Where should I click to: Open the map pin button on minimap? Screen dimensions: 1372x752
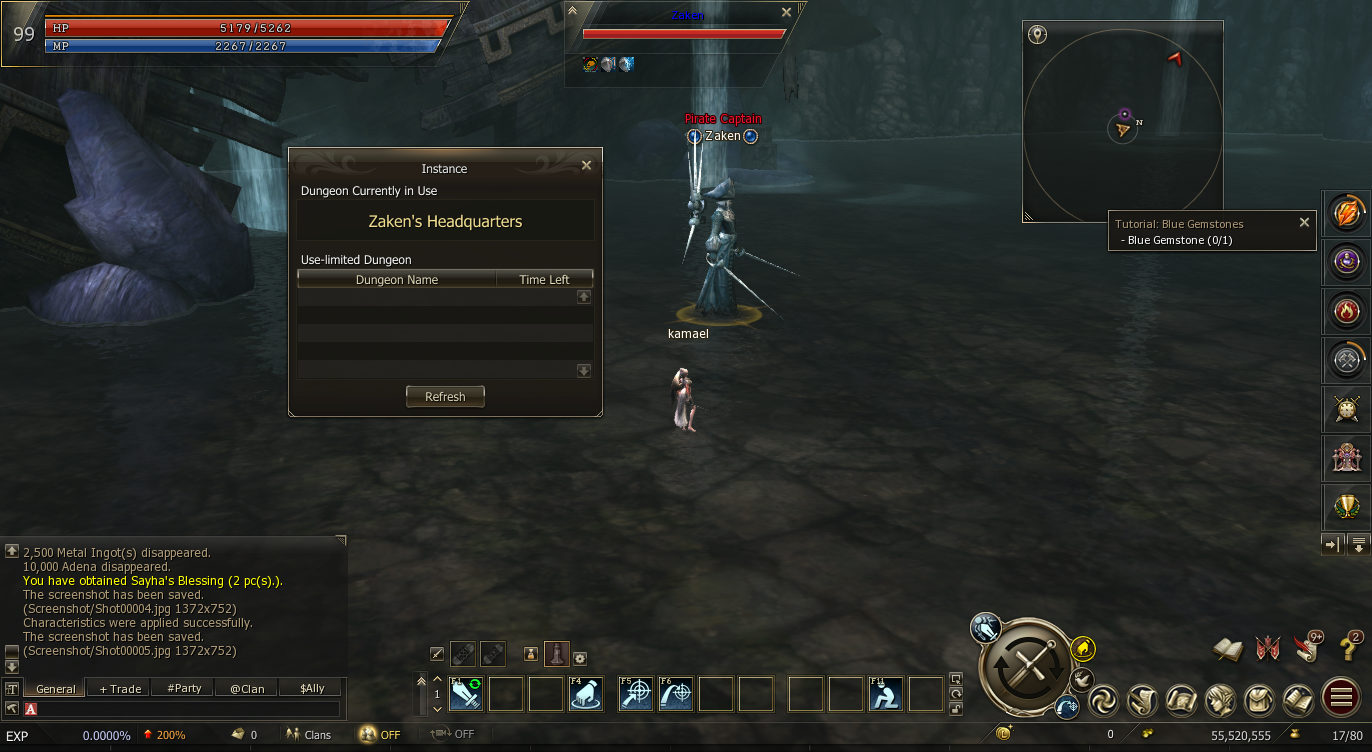pos(1038,35)
